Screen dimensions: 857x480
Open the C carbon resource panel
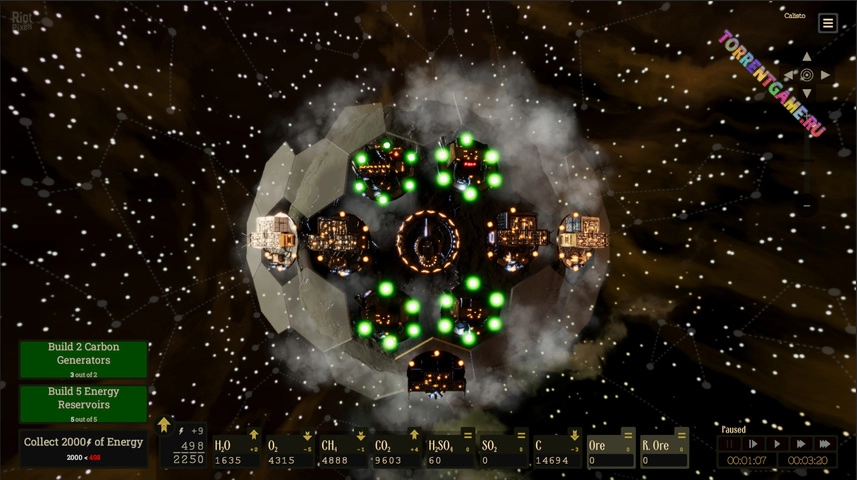[558, 451]
